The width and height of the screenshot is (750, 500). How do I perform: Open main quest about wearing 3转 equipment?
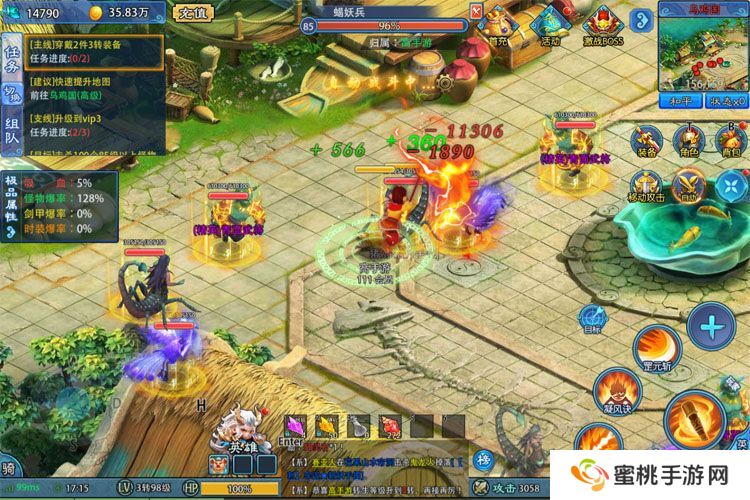[95, 53]
